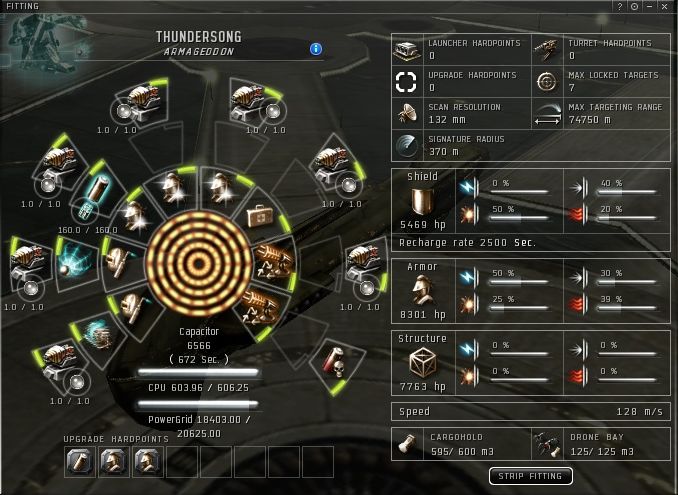Image resolution: width=678 pixels, height=495 pixels.
Task: Select the third upgrade hardpoint rig slot
Action: click(x=146, y=461)
